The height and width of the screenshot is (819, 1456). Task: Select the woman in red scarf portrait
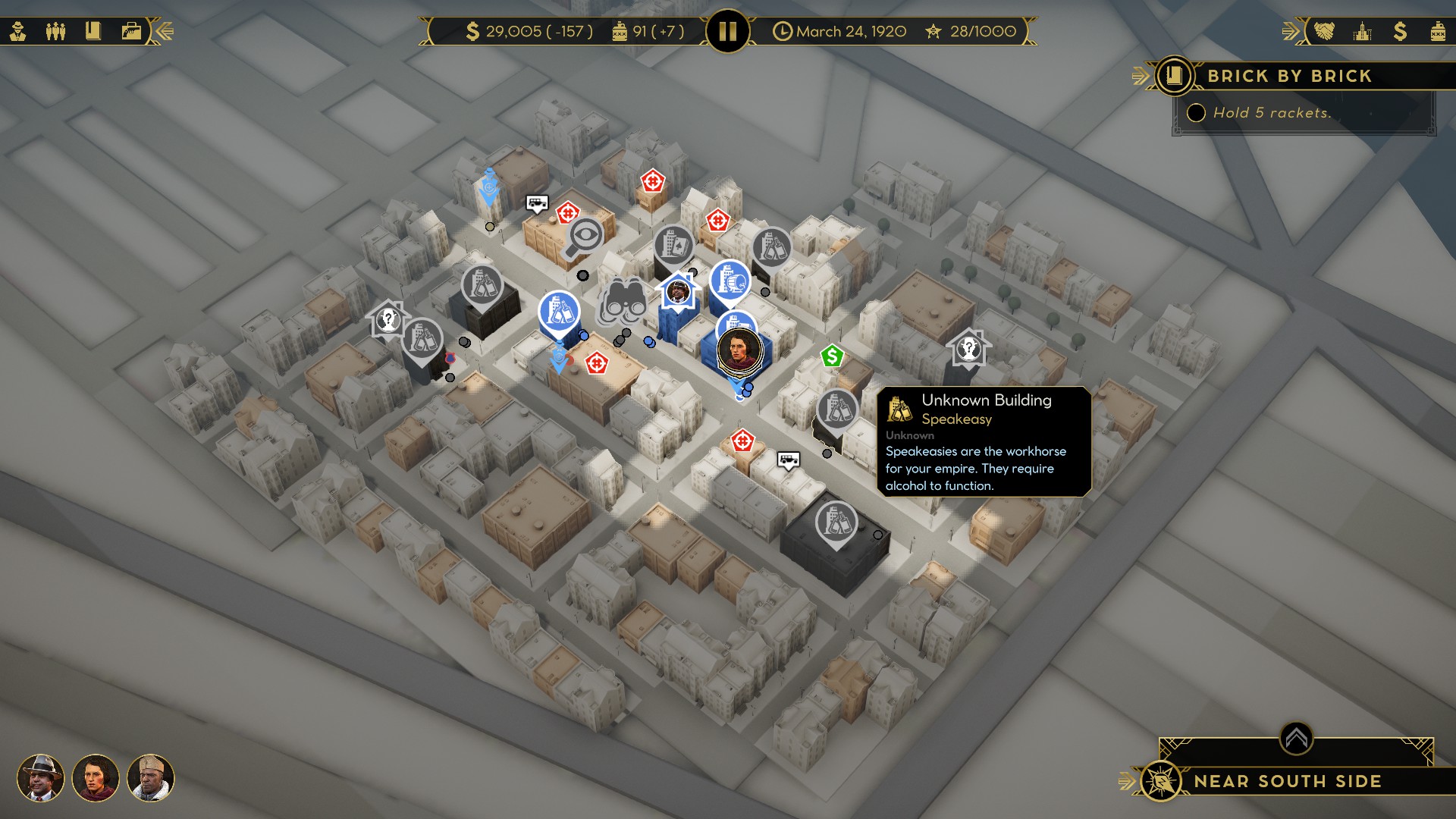tap(96, 778)
